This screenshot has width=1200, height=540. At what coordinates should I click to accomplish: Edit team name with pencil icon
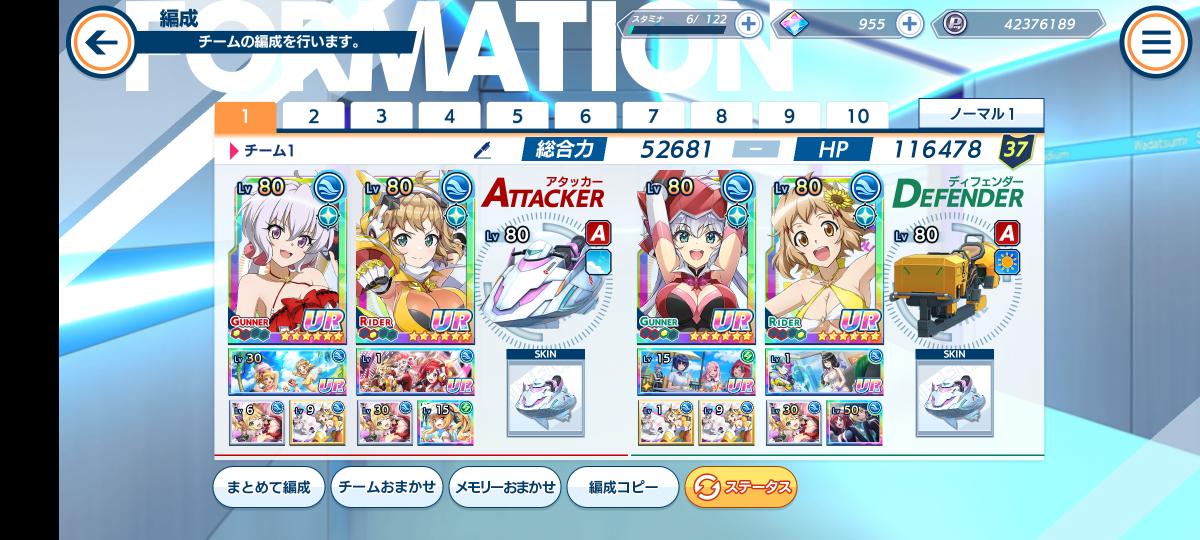[x=483, y=150]
